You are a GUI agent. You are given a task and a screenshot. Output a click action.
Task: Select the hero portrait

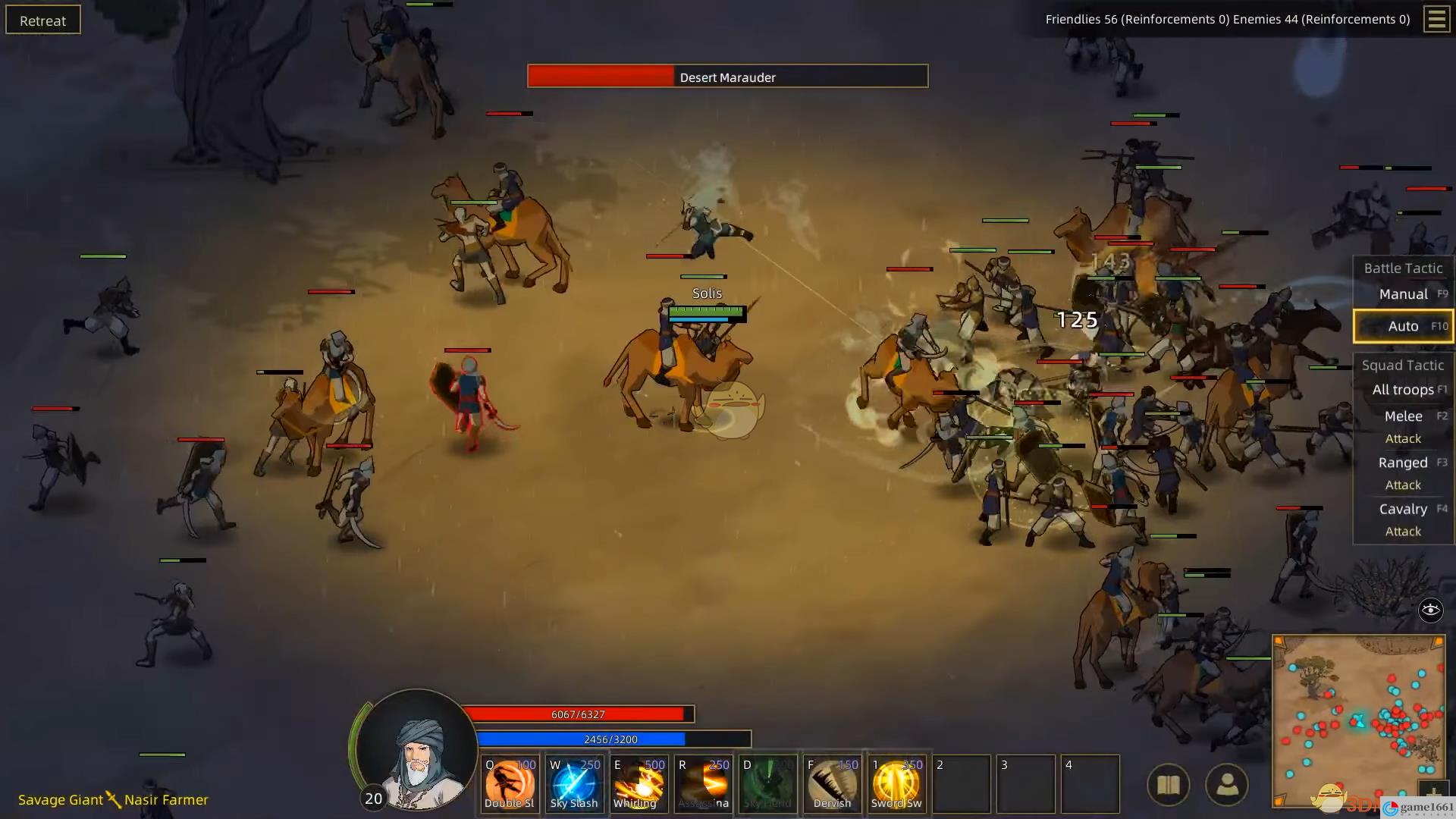[x=416, y=751]
